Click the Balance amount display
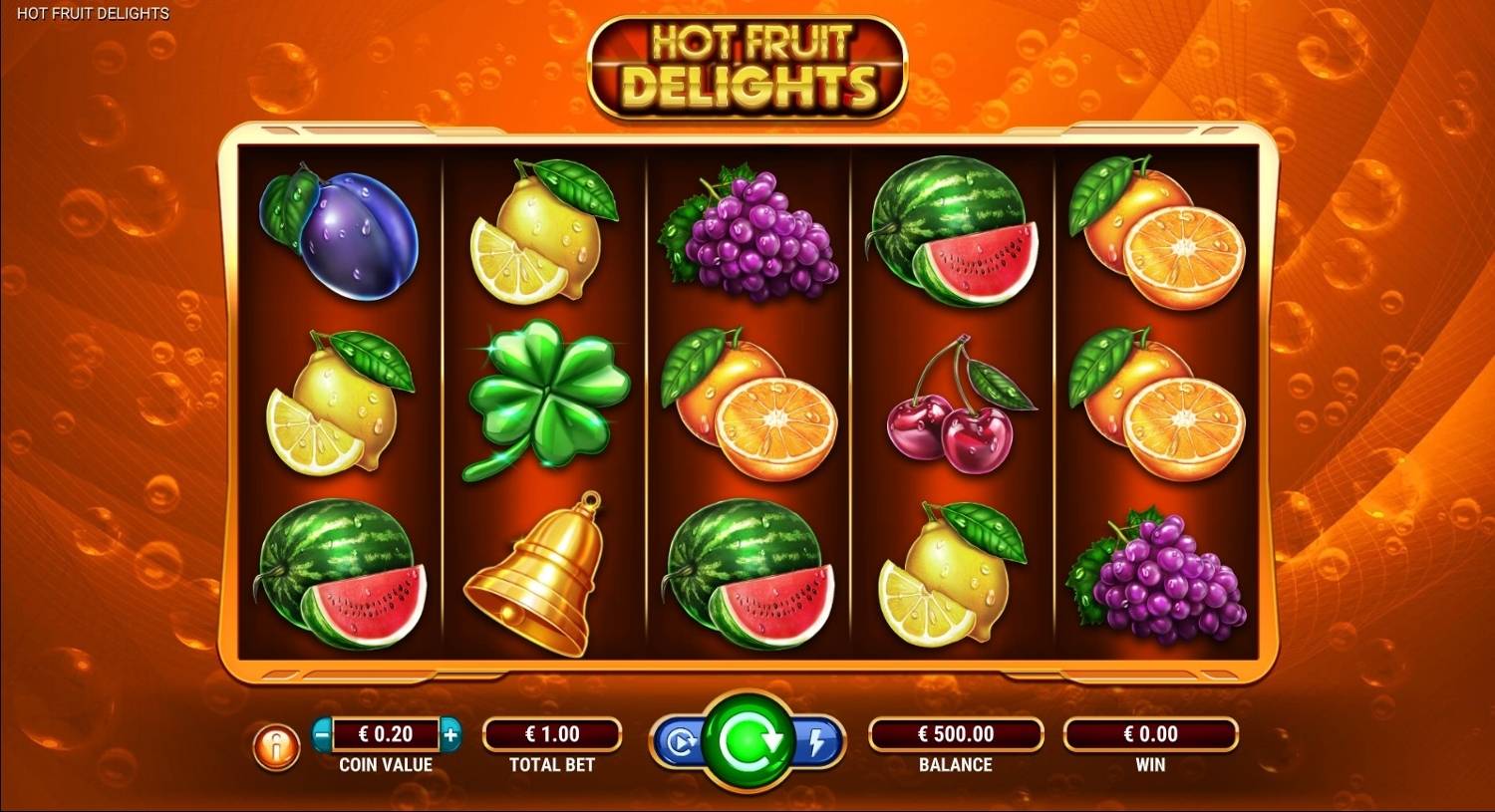This screenshot has width=1495, height=812. tap(955, 734)
